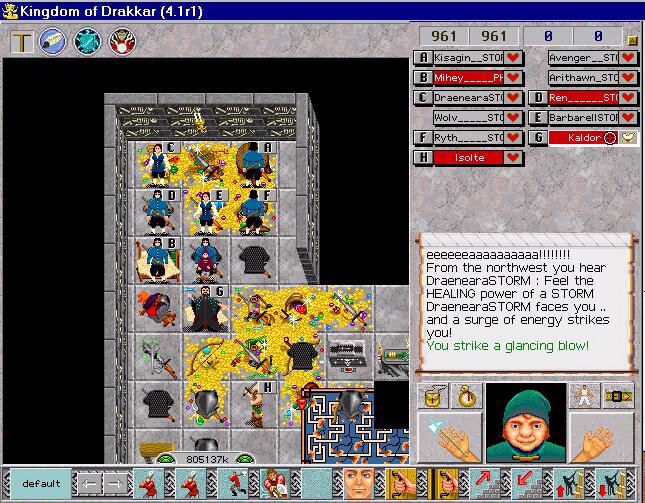The width and height of the screenshot is (645, 503).
Task: Open the backpack sack icon
Action: (434, 396)
